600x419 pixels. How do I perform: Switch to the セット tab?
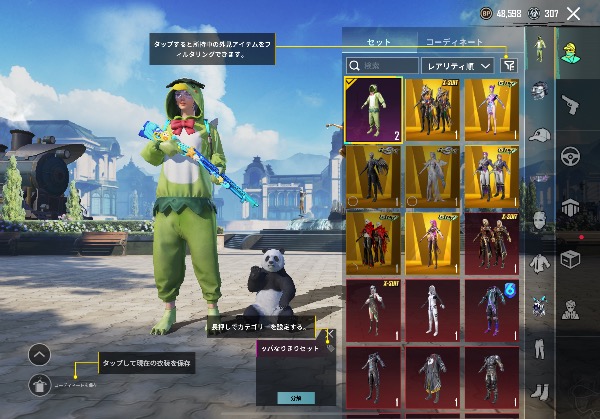coord(379,42)
